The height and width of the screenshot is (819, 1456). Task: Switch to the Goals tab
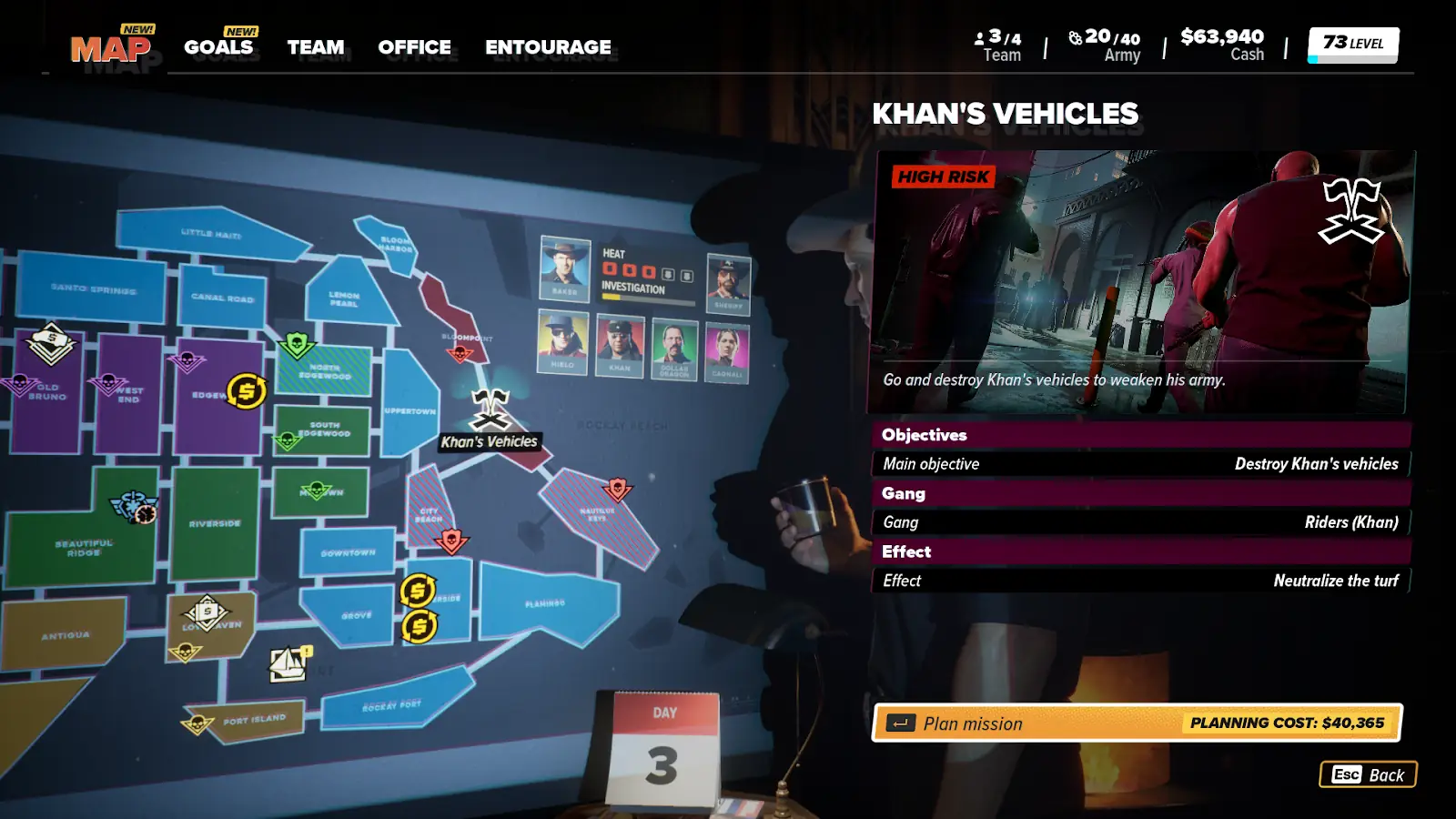pyautogui.click(x=218, y=47)
